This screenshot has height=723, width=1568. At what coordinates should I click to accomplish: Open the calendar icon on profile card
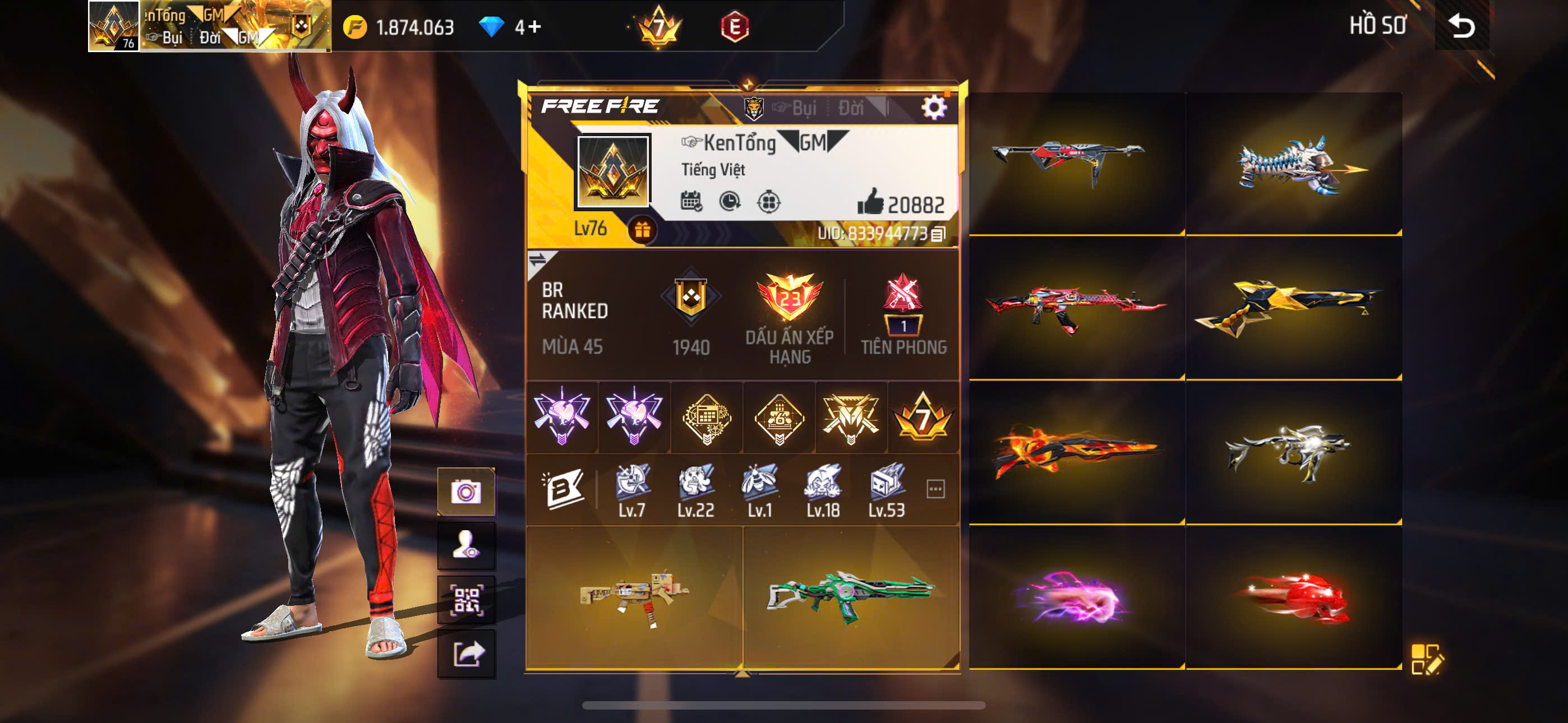pyautogui.click(x=691, y=201)
